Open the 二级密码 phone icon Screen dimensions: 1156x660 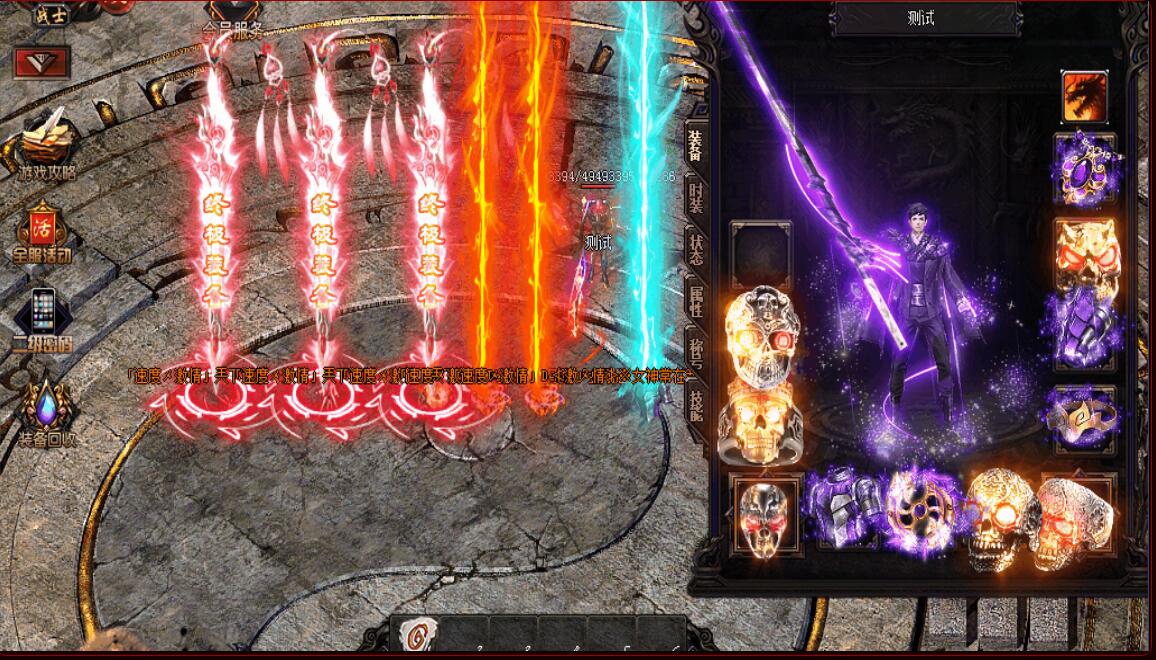[42, 316]
